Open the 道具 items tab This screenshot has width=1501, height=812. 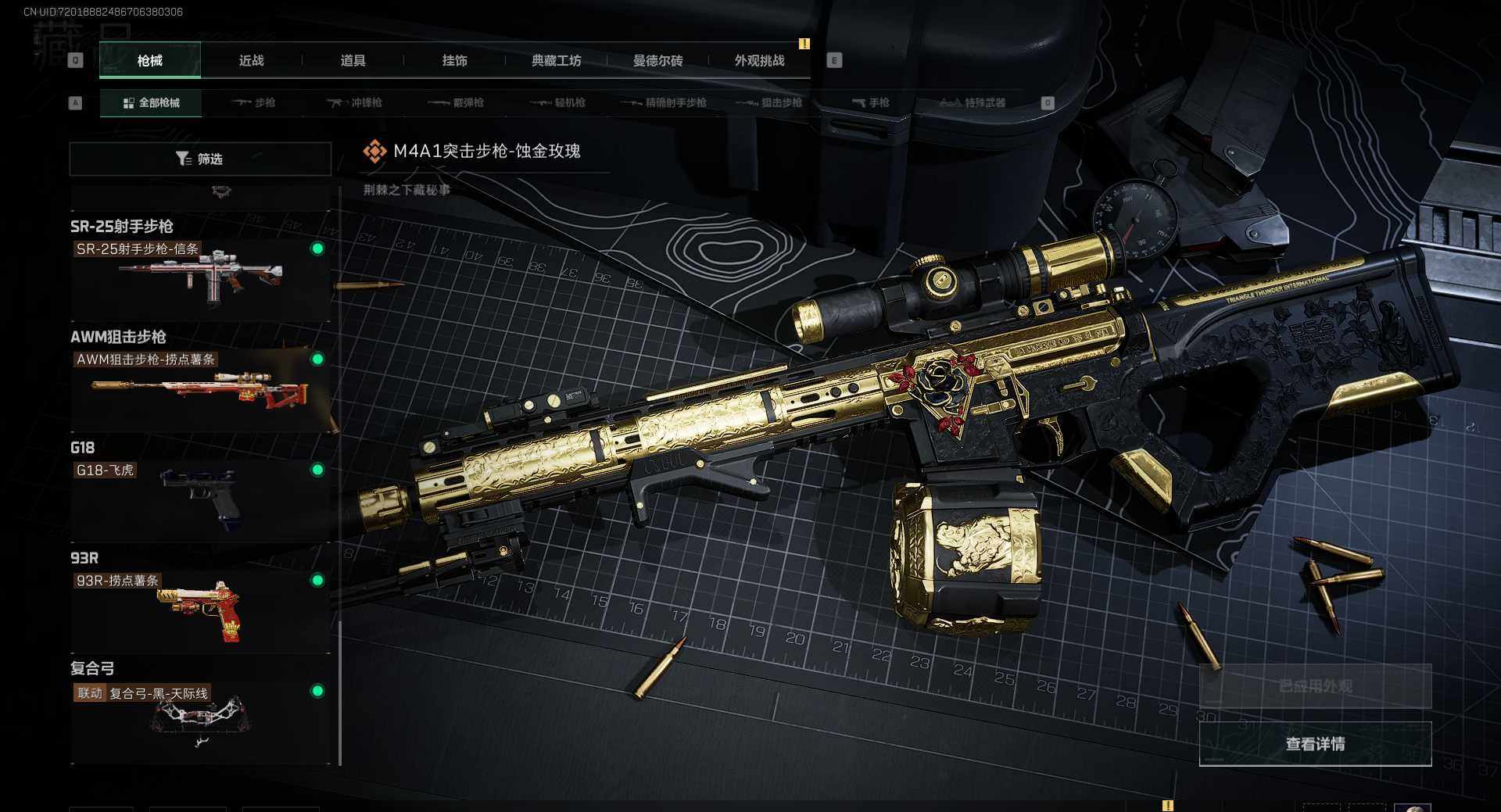(x=353, y=61)
